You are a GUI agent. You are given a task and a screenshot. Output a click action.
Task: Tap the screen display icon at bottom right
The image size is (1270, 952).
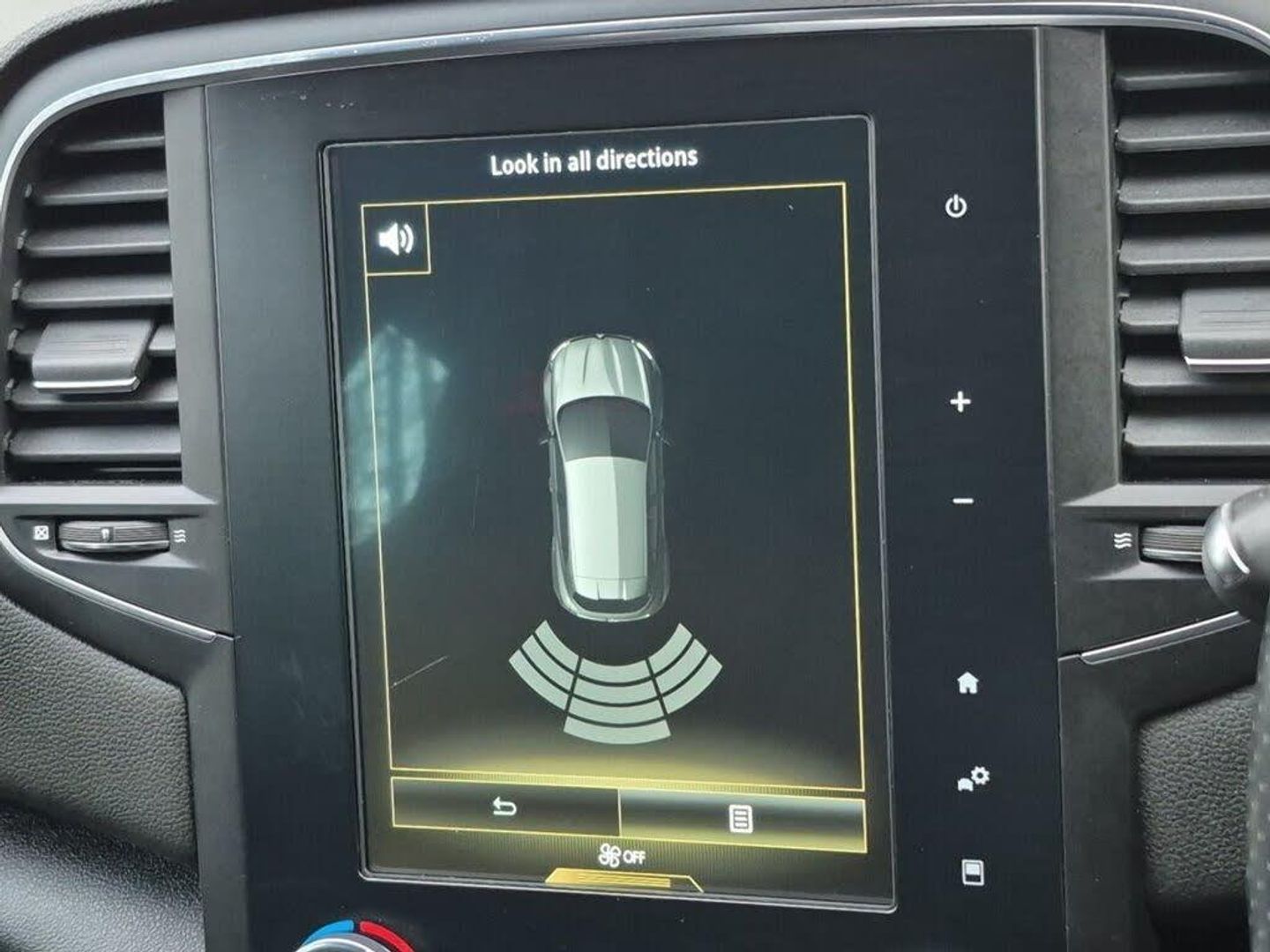click(x=973, y=872)
